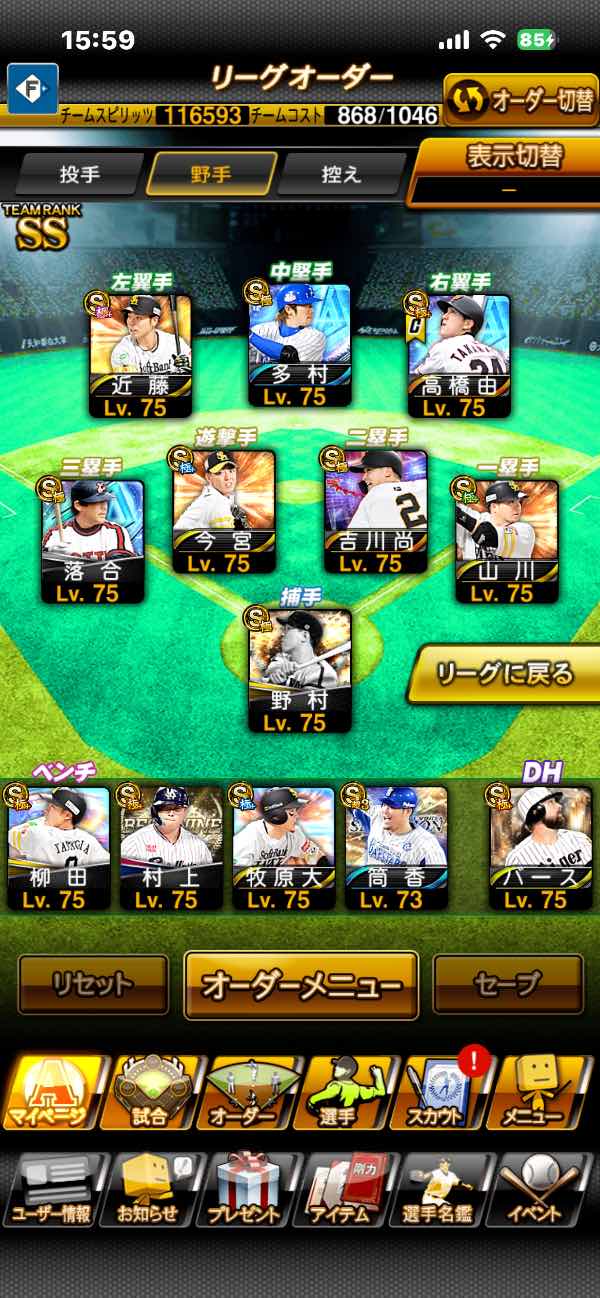The width and height of the screenshot is (600, 1298).
Task: Switch to the 投手 tab
Action: click(x=80, y=174)
